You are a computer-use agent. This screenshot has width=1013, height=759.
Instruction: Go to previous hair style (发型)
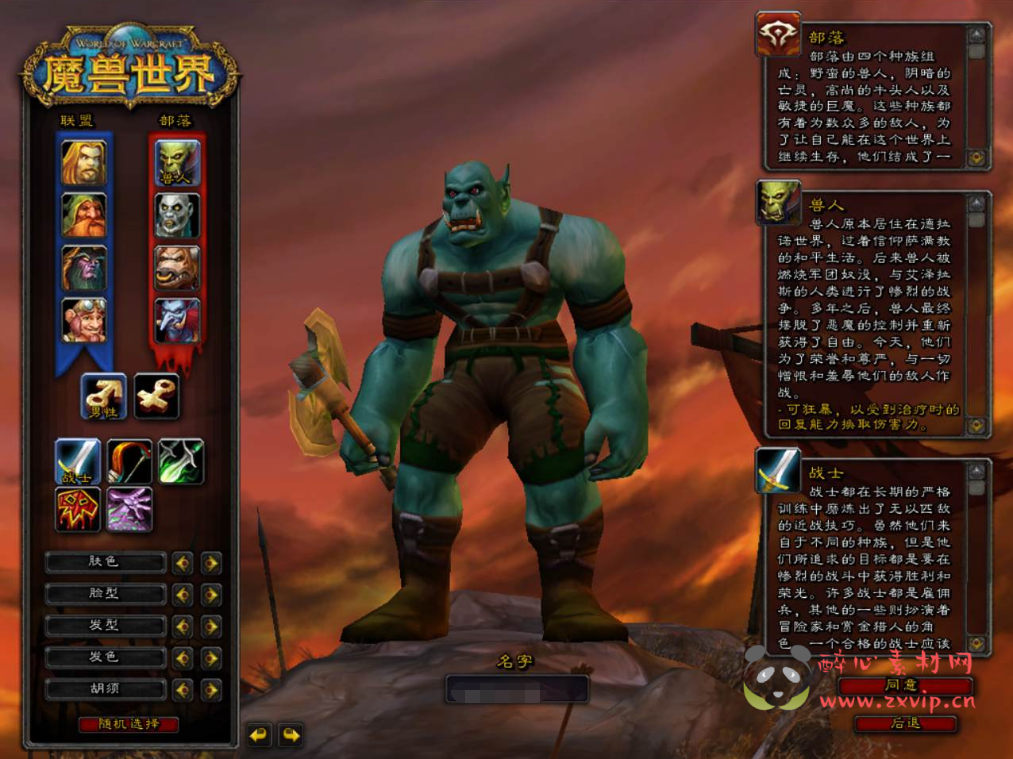(182, 627)
